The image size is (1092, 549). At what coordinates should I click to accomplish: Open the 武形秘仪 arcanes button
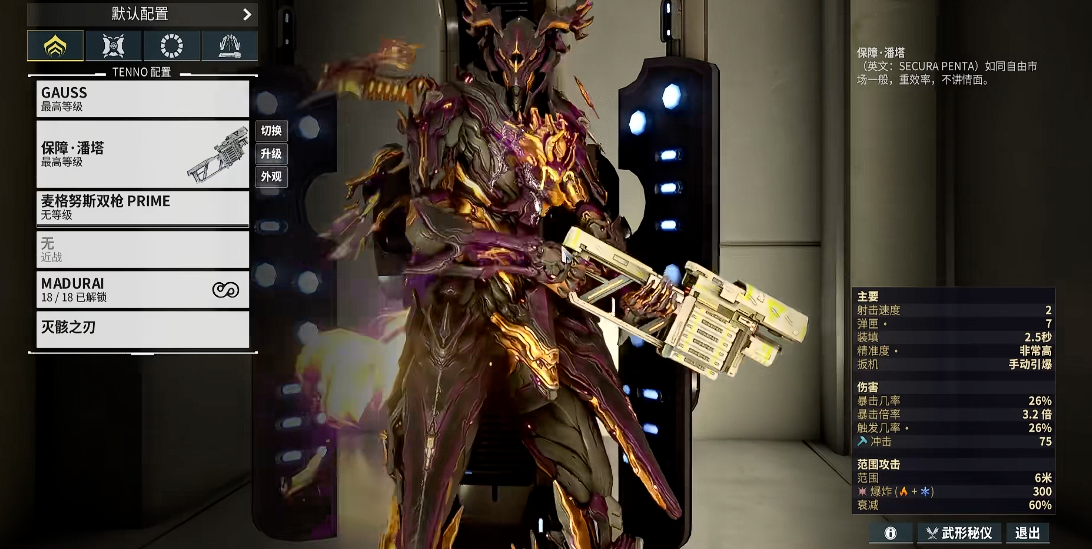(959, 534)
